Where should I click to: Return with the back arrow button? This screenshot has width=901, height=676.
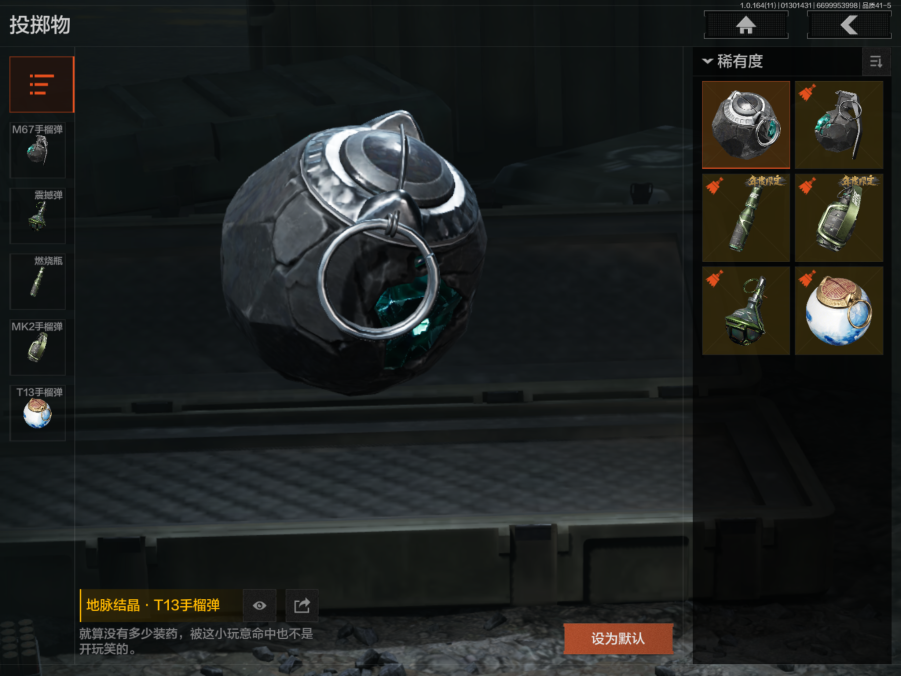(x=849, y=25)
